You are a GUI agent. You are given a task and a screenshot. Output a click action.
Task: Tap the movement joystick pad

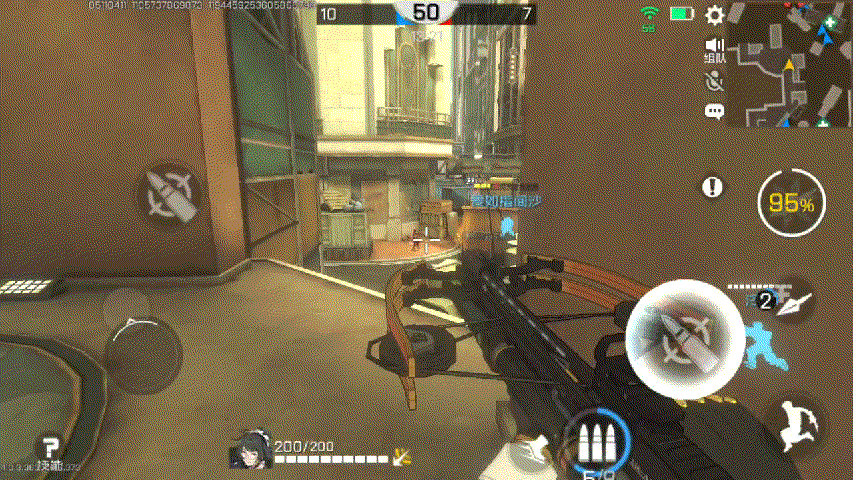tap(142, 342)
